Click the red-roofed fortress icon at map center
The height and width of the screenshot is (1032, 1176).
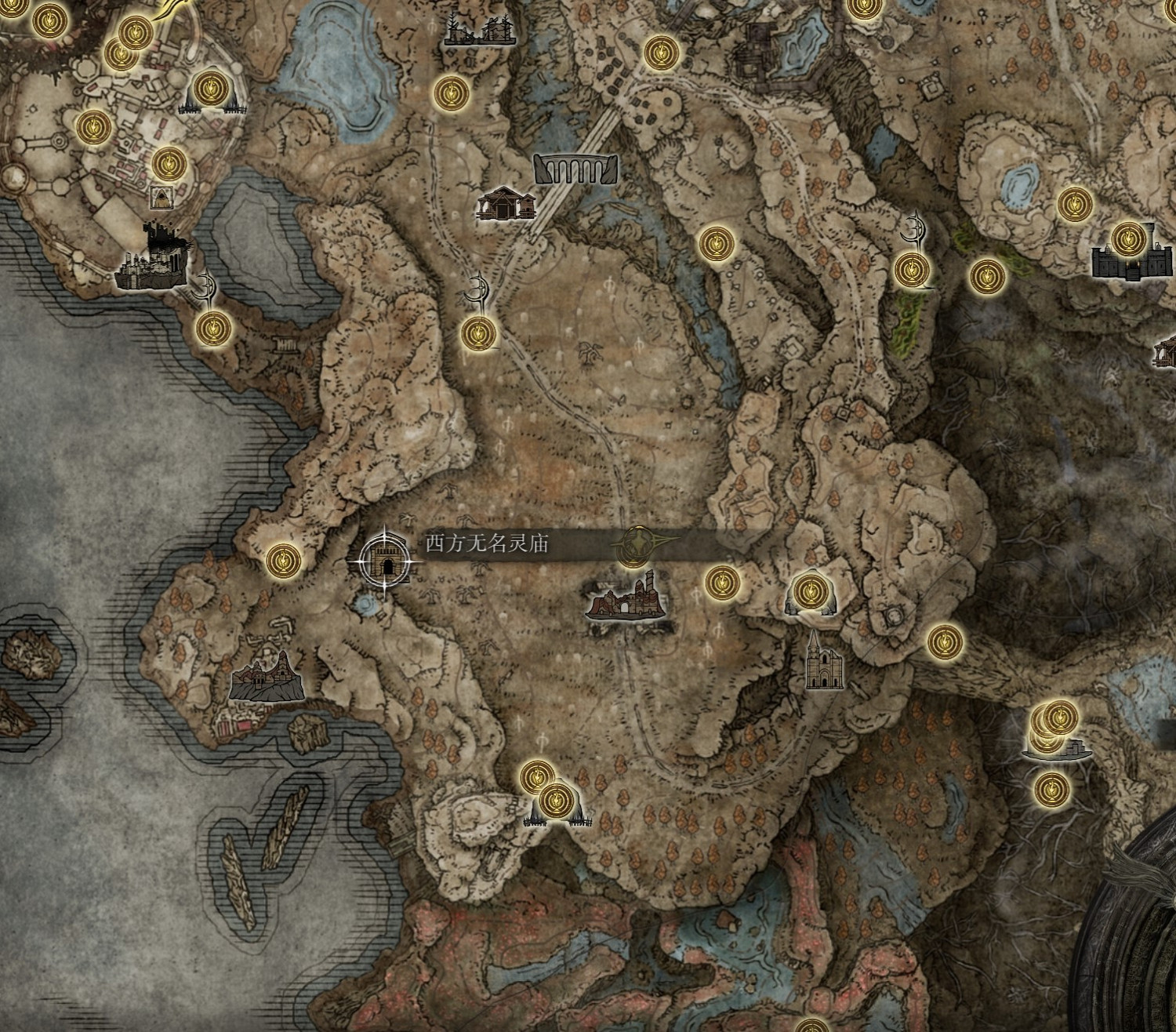[x=627, y=604]
